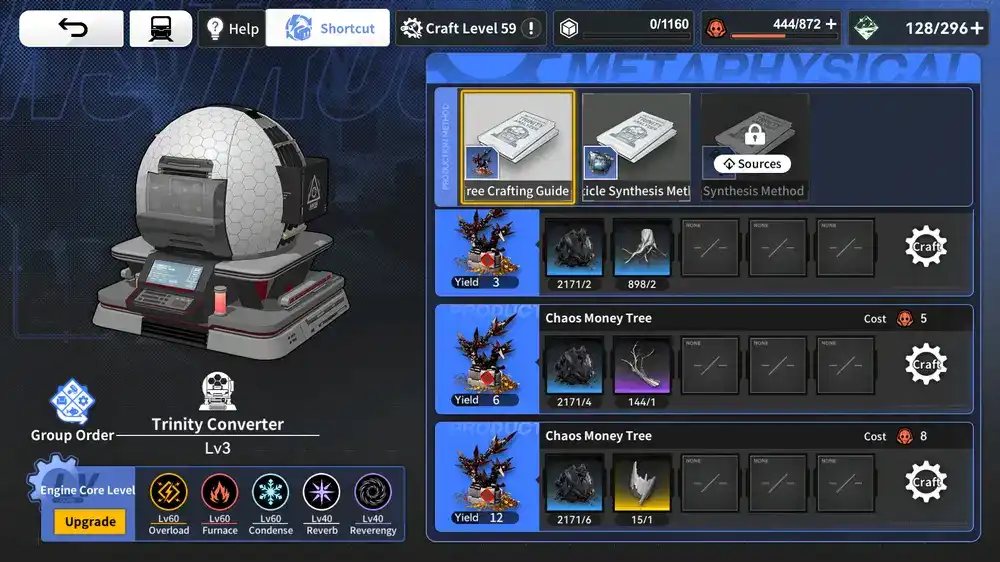Craft the Yield 12 Chaos Money Tree
The width and height of the screenshot is (1000, 562).
point(926,482)
